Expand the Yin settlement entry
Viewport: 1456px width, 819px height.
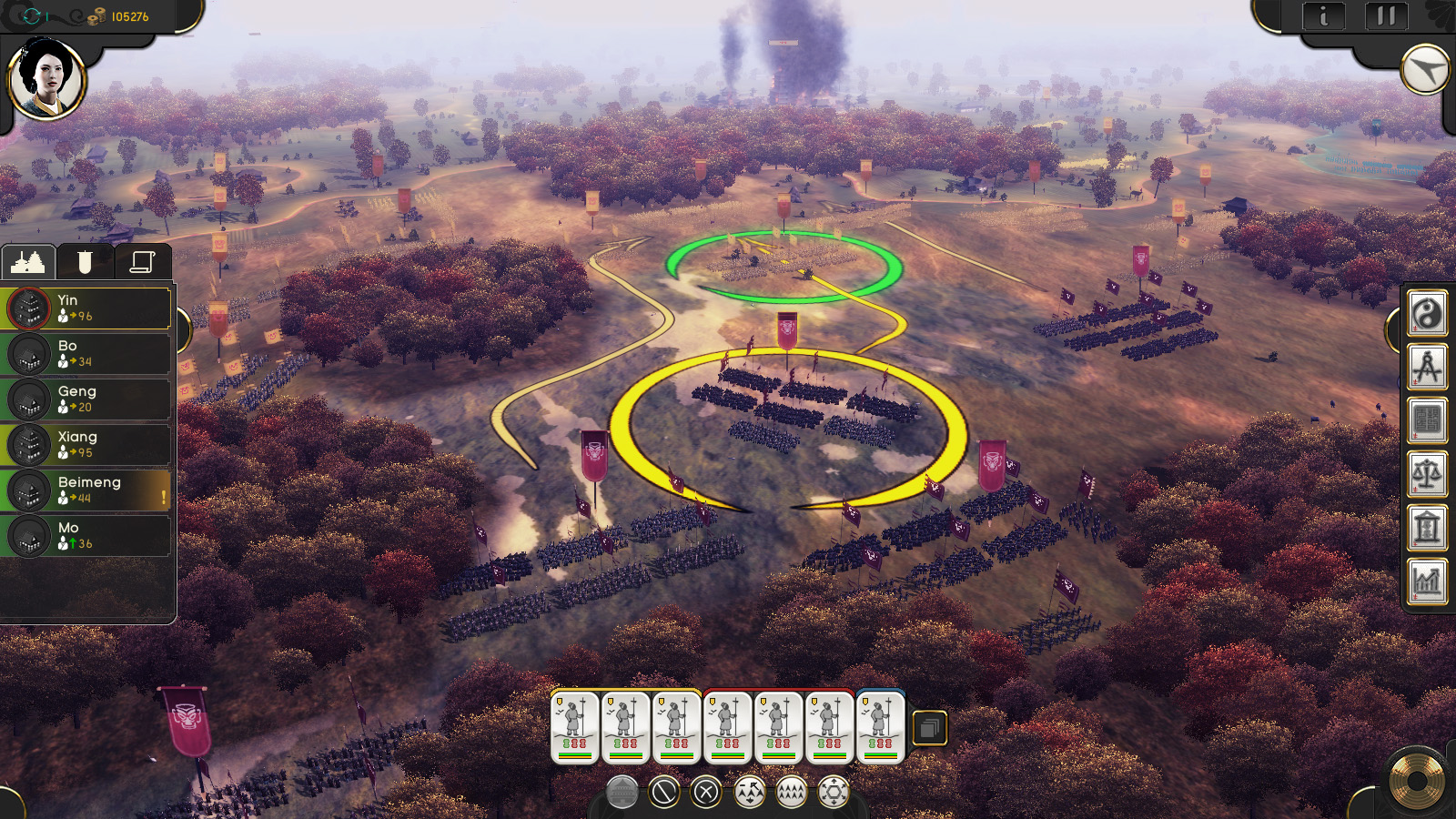point(86,308)
